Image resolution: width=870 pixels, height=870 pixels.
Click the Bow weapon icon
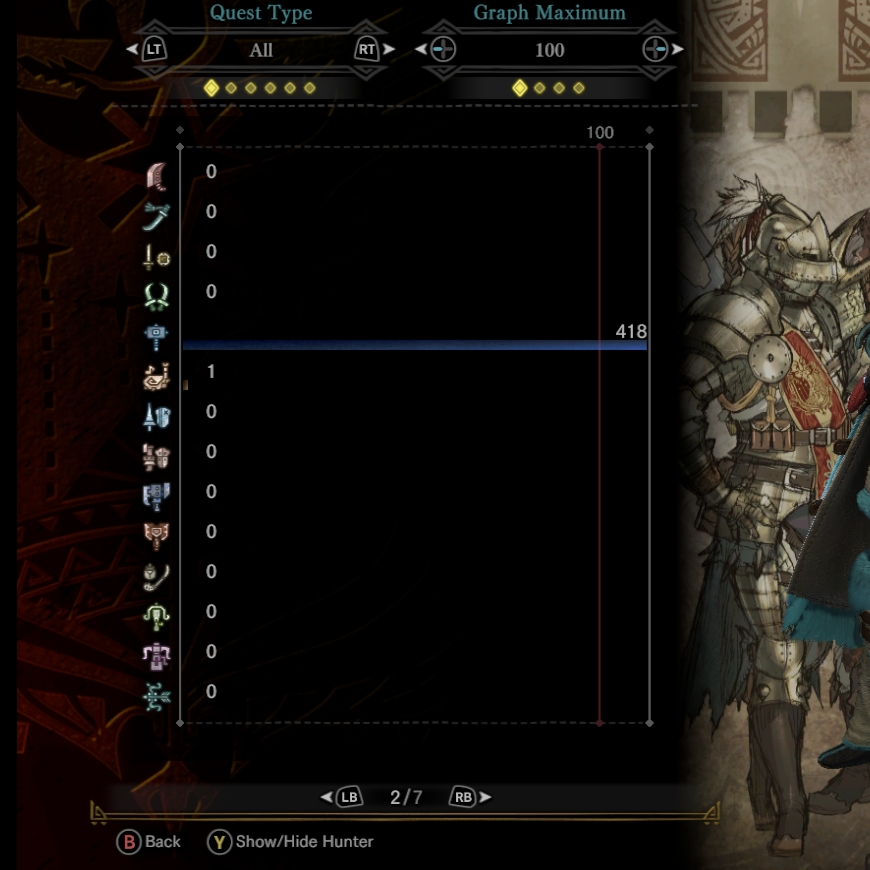[157, 692]
